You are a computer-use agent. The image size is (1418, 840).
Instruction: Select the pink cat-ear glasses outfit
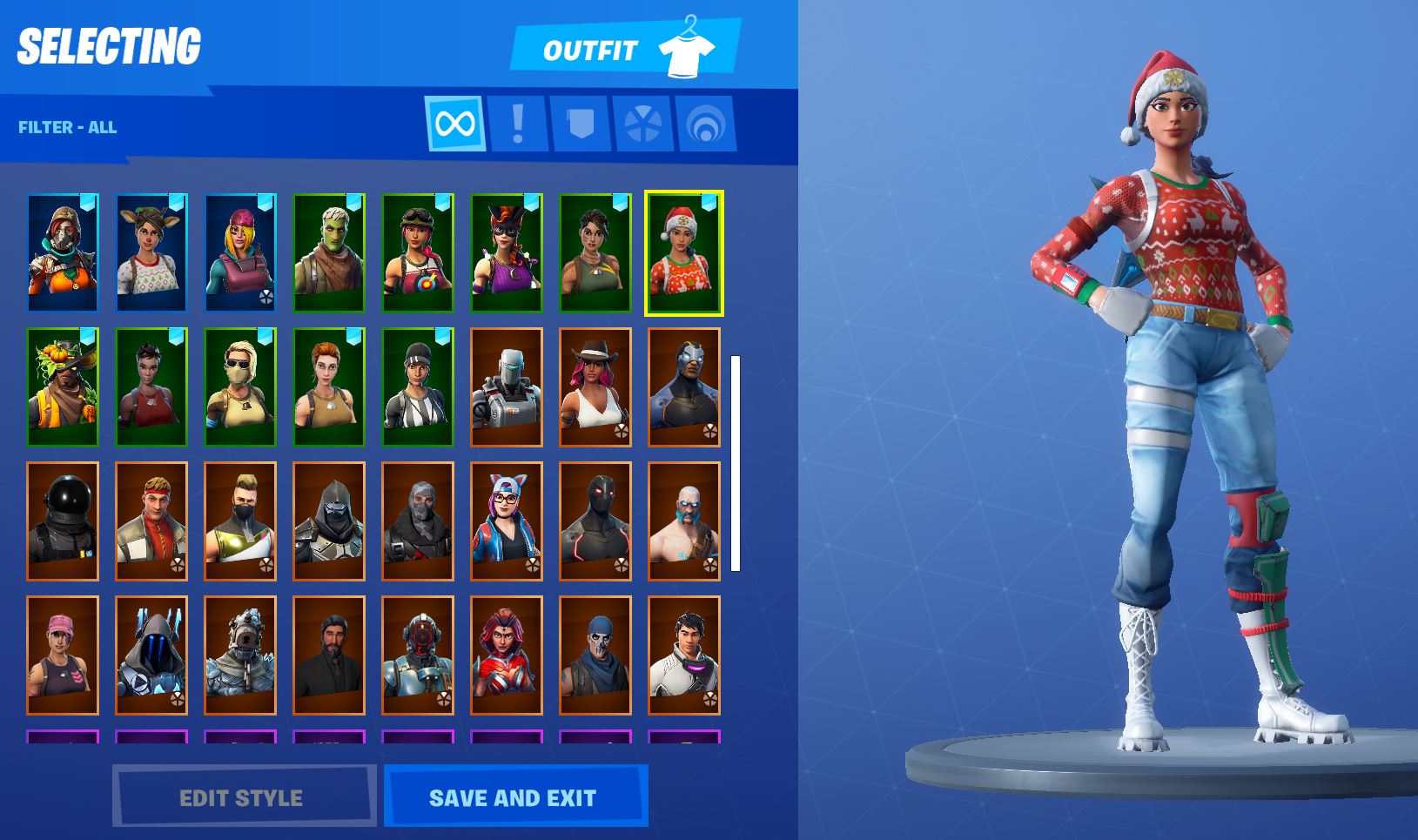coord(507,518)
